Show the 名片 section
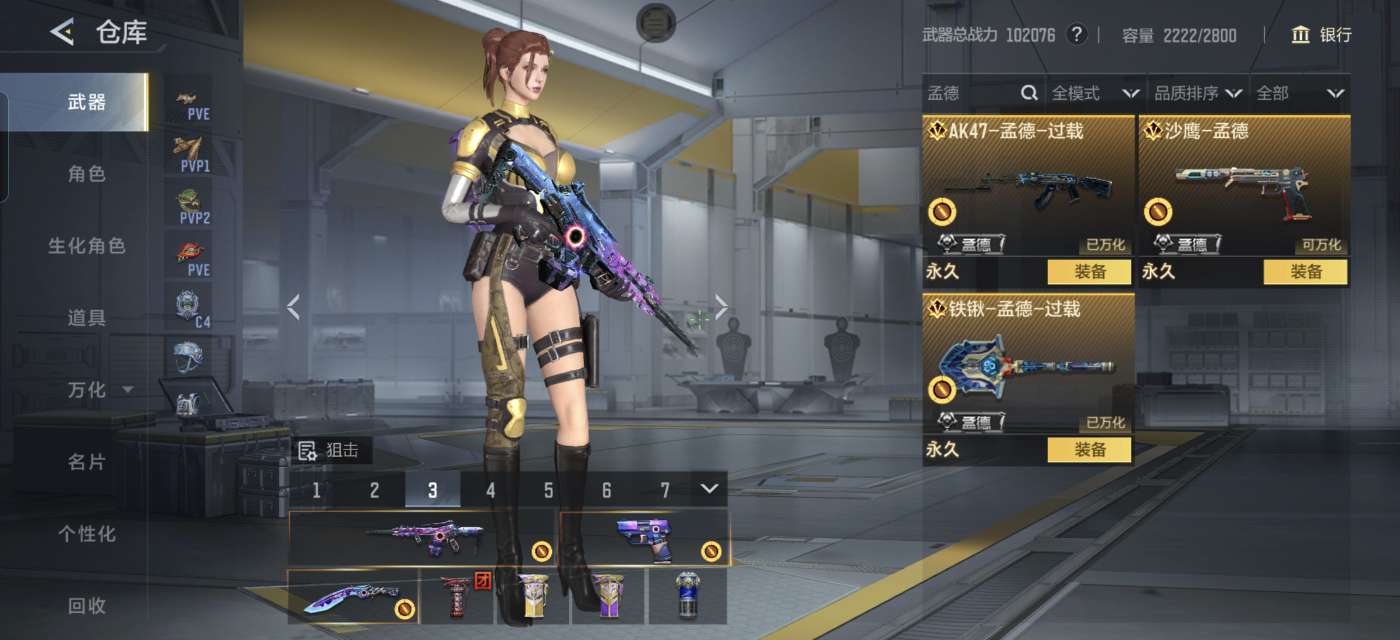This screenshot has width=1400, height=640. pyautogui.click(x=86, y=462)
